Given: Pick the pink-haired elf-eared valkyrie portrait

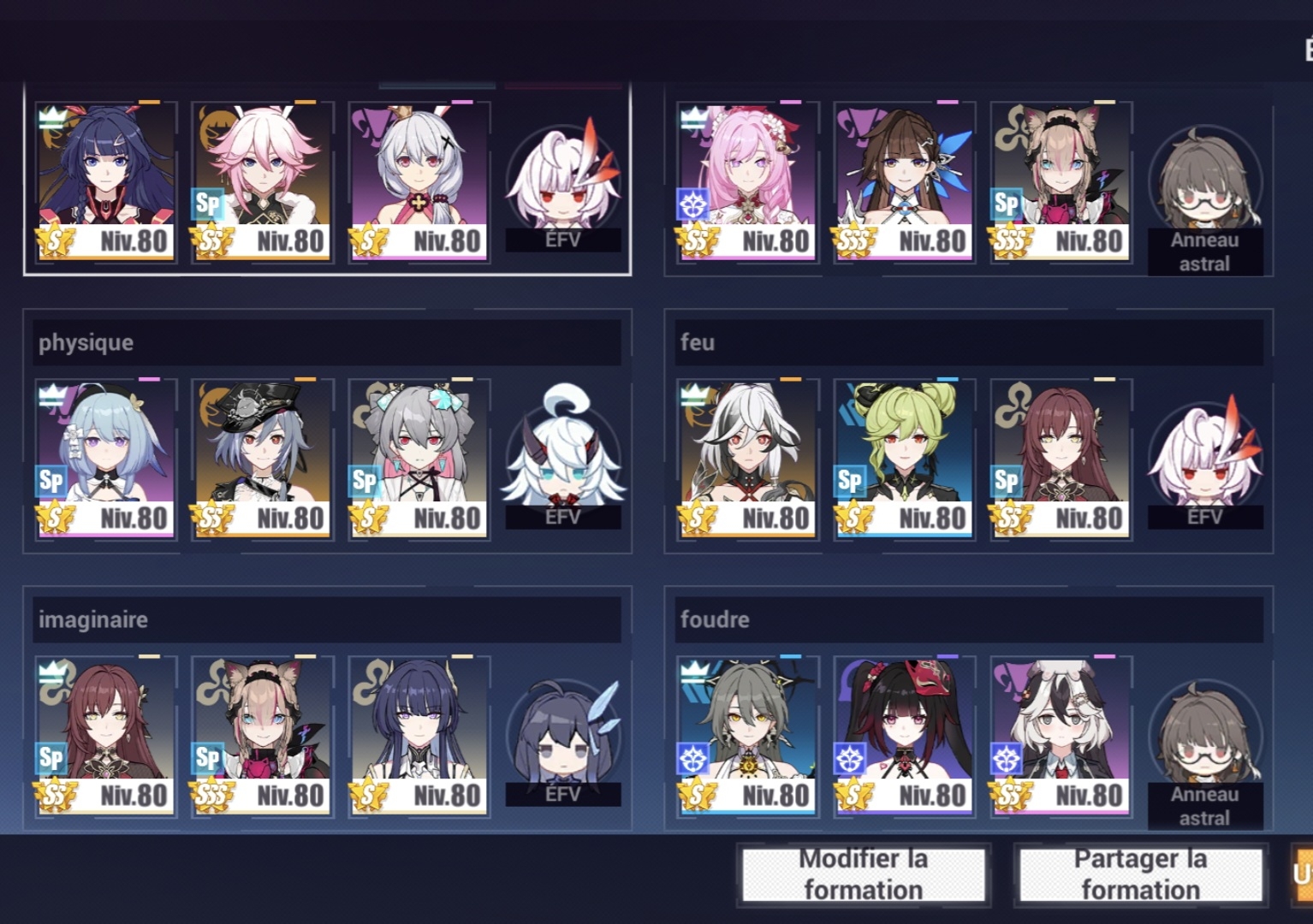Looking at the screenshot, I should [x=747, y=181].
